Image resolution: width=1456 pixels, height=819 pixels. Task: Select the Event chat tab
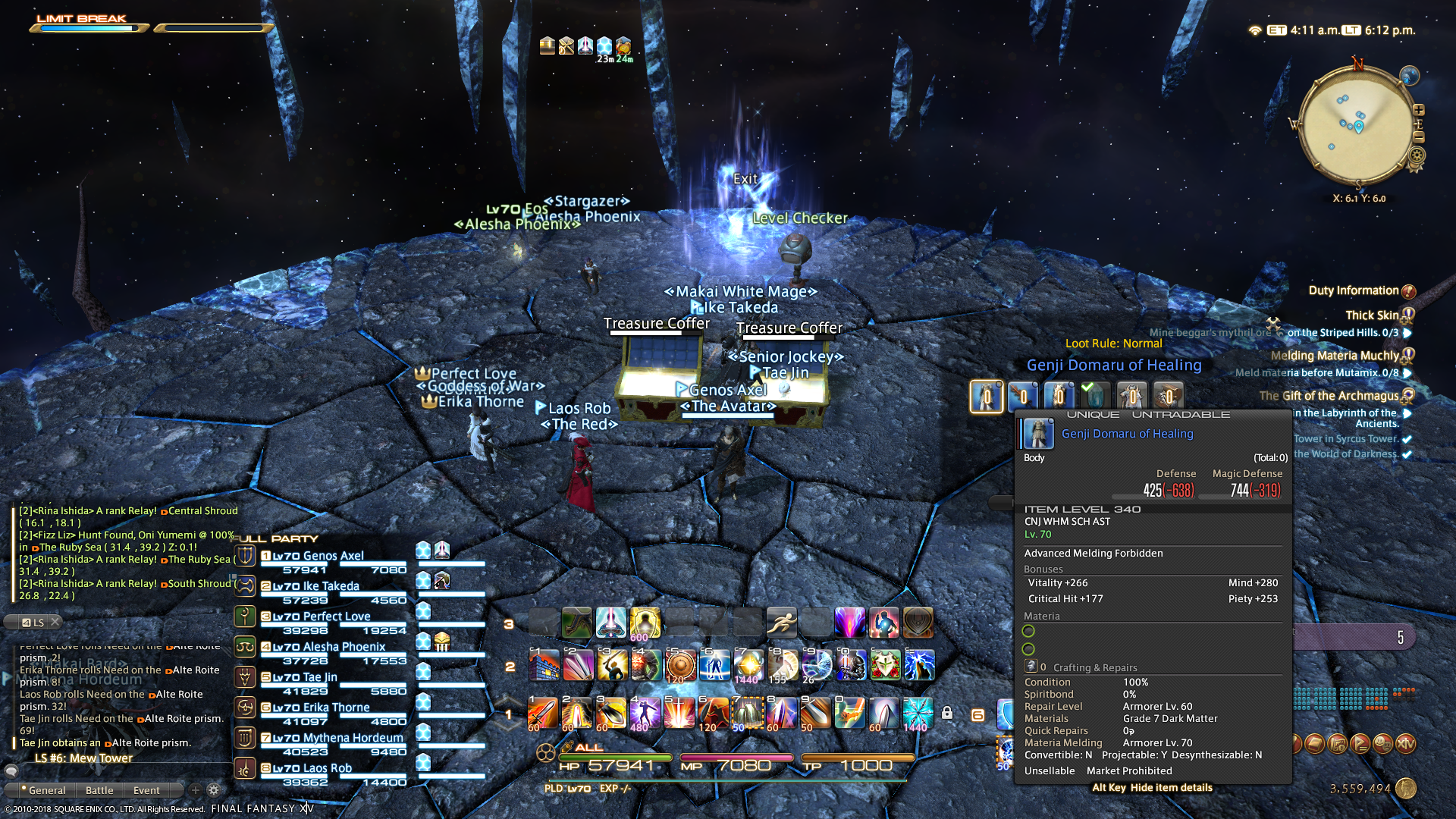tap(146, 790)
